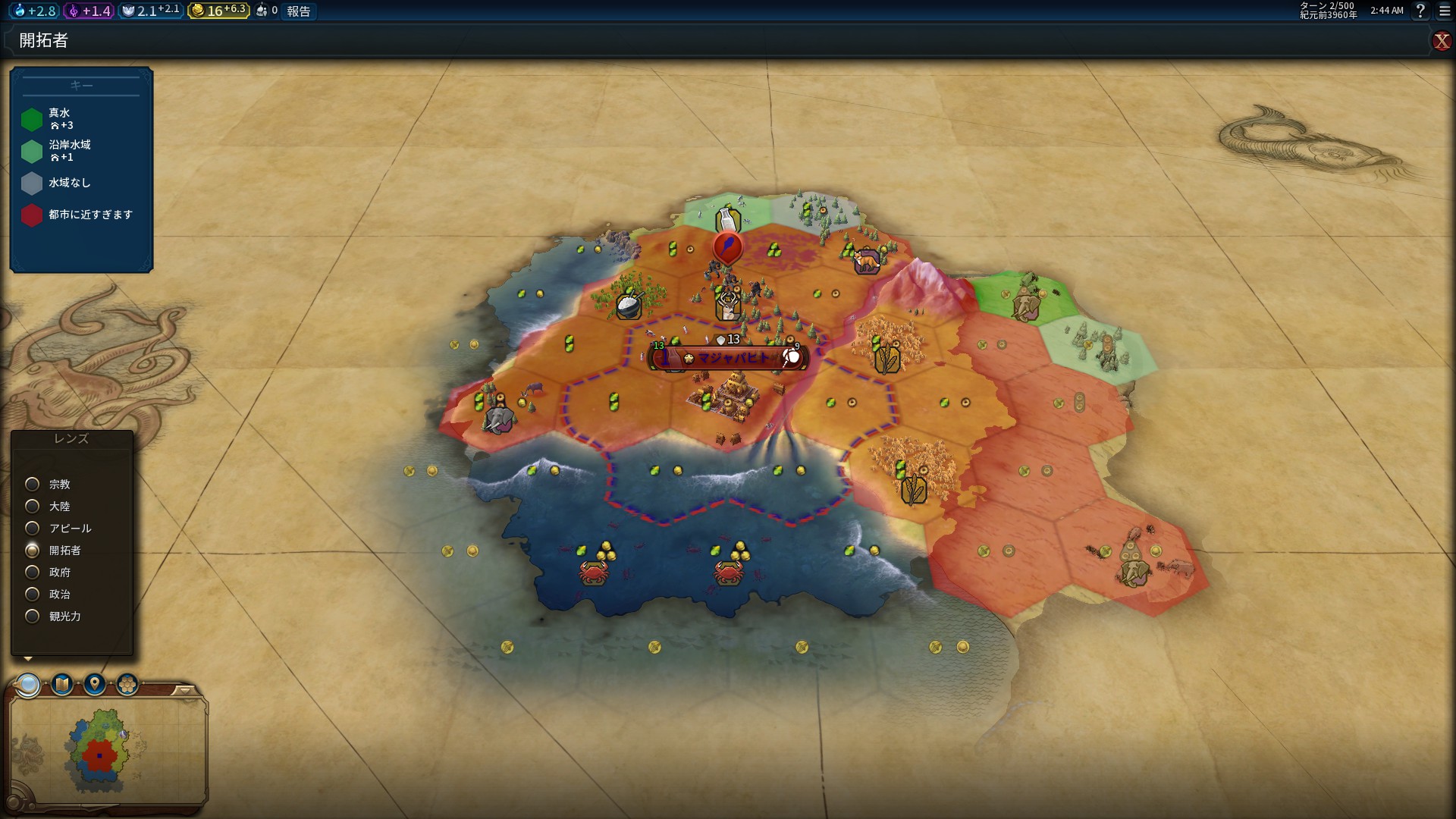Close the 開拓者 lens with the red X
The height and width of the screenshot is (819, 1456).
point(1441,41)
